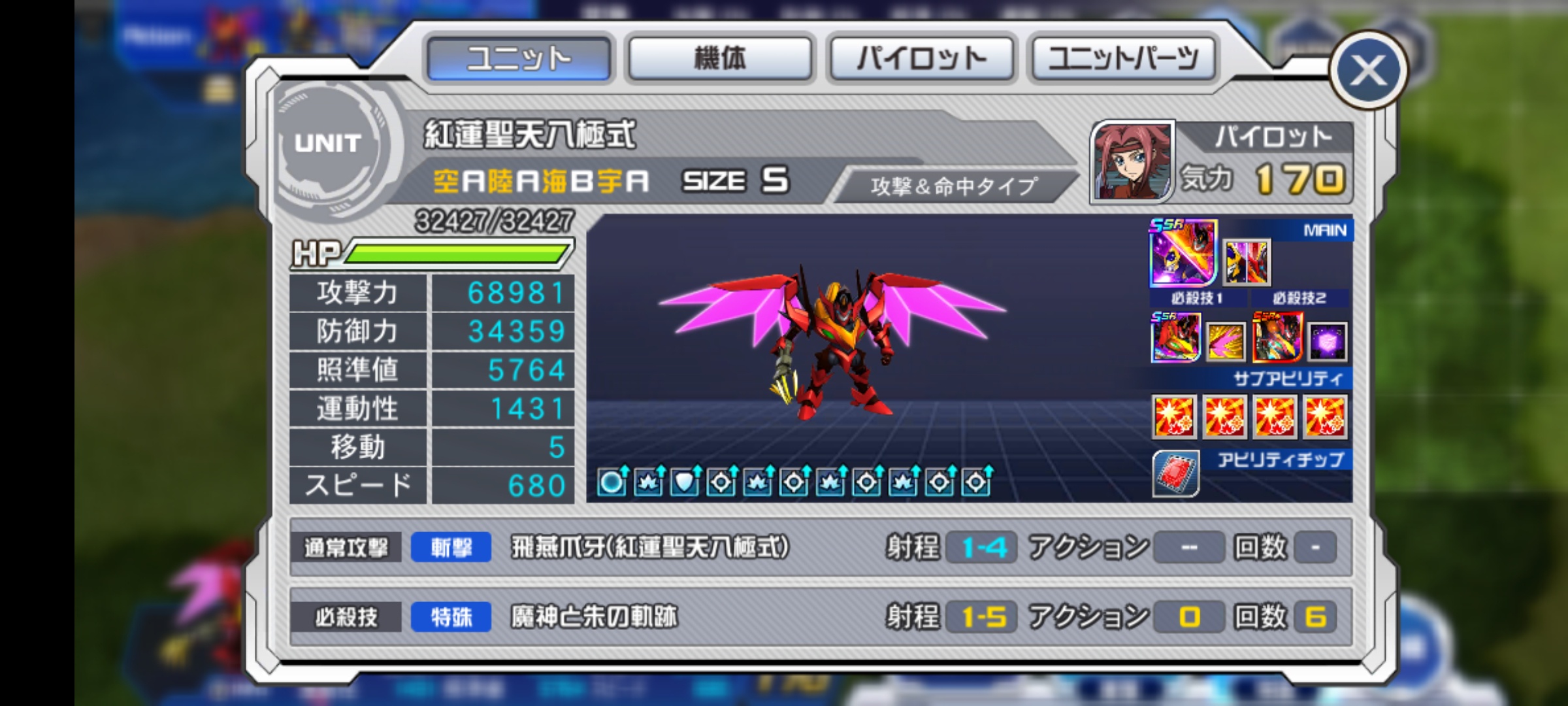Viewport: 1568px width, 706px height.
Task: Select the 通常攻撃 飛燕爪牙 attack row
Action: coord(820,547)
